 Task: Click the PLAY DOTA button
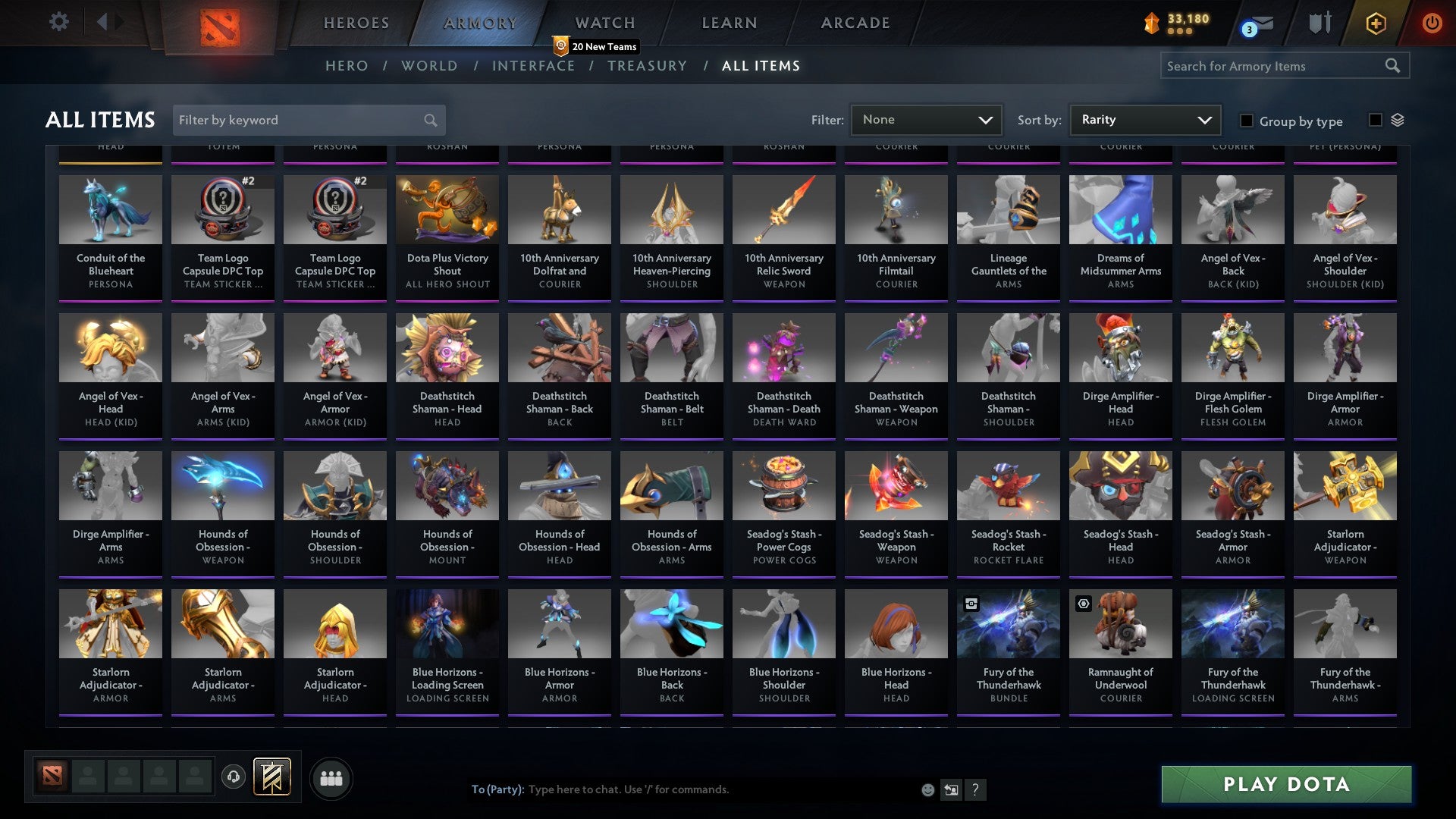pyautogui.click(x=1285, y=785)
